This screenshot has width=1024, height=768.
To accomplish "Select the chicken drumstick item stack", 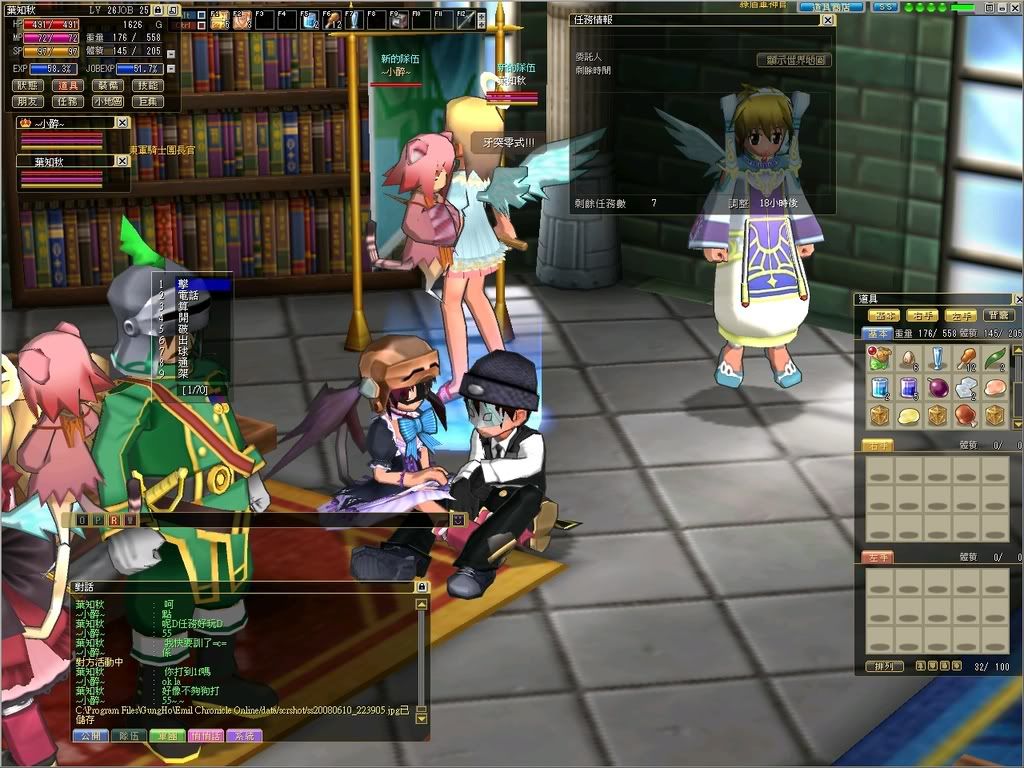I will click(x=965, y=358).
